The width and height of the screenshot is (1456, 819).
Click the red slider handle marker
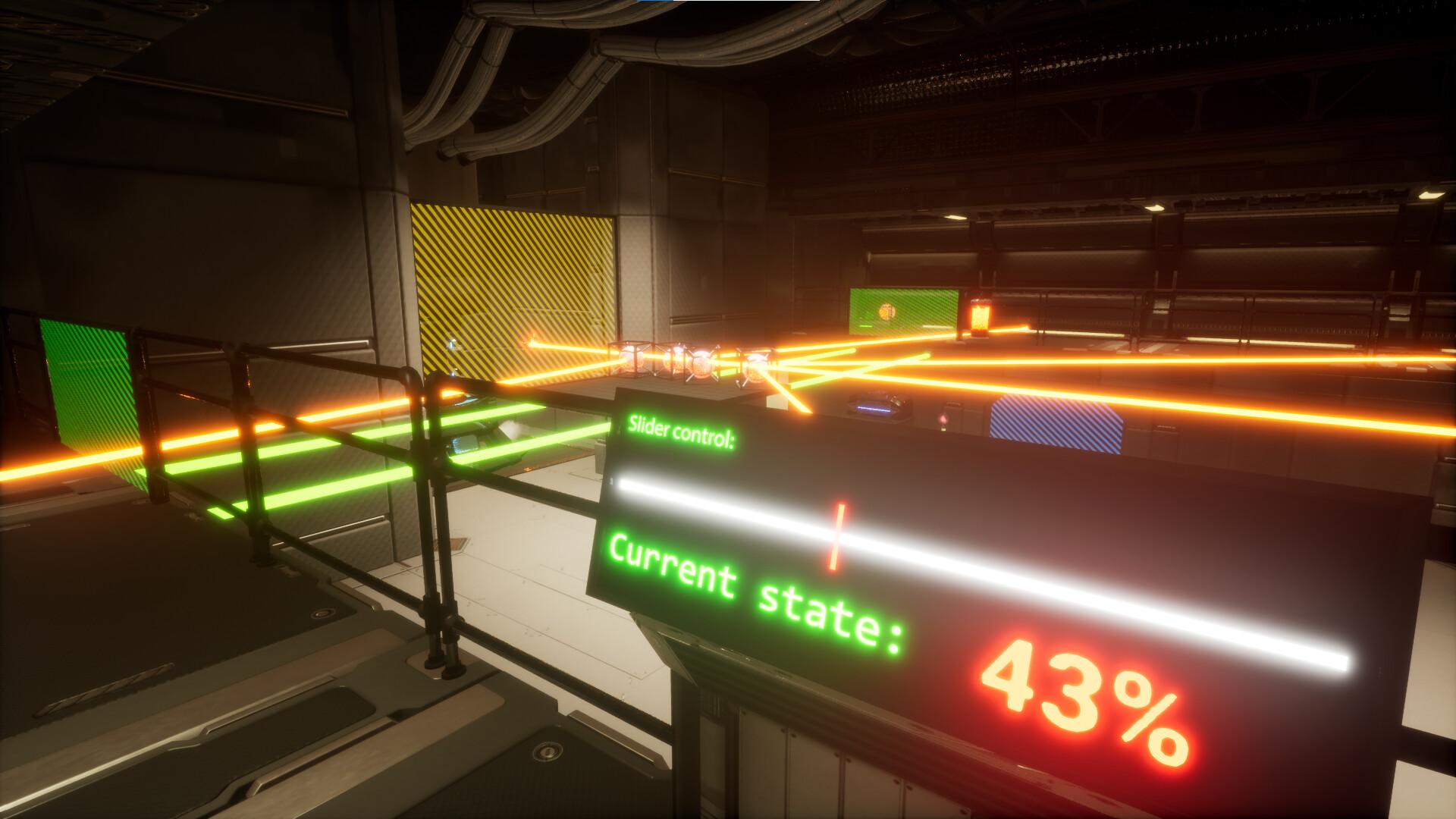[836, 536]
